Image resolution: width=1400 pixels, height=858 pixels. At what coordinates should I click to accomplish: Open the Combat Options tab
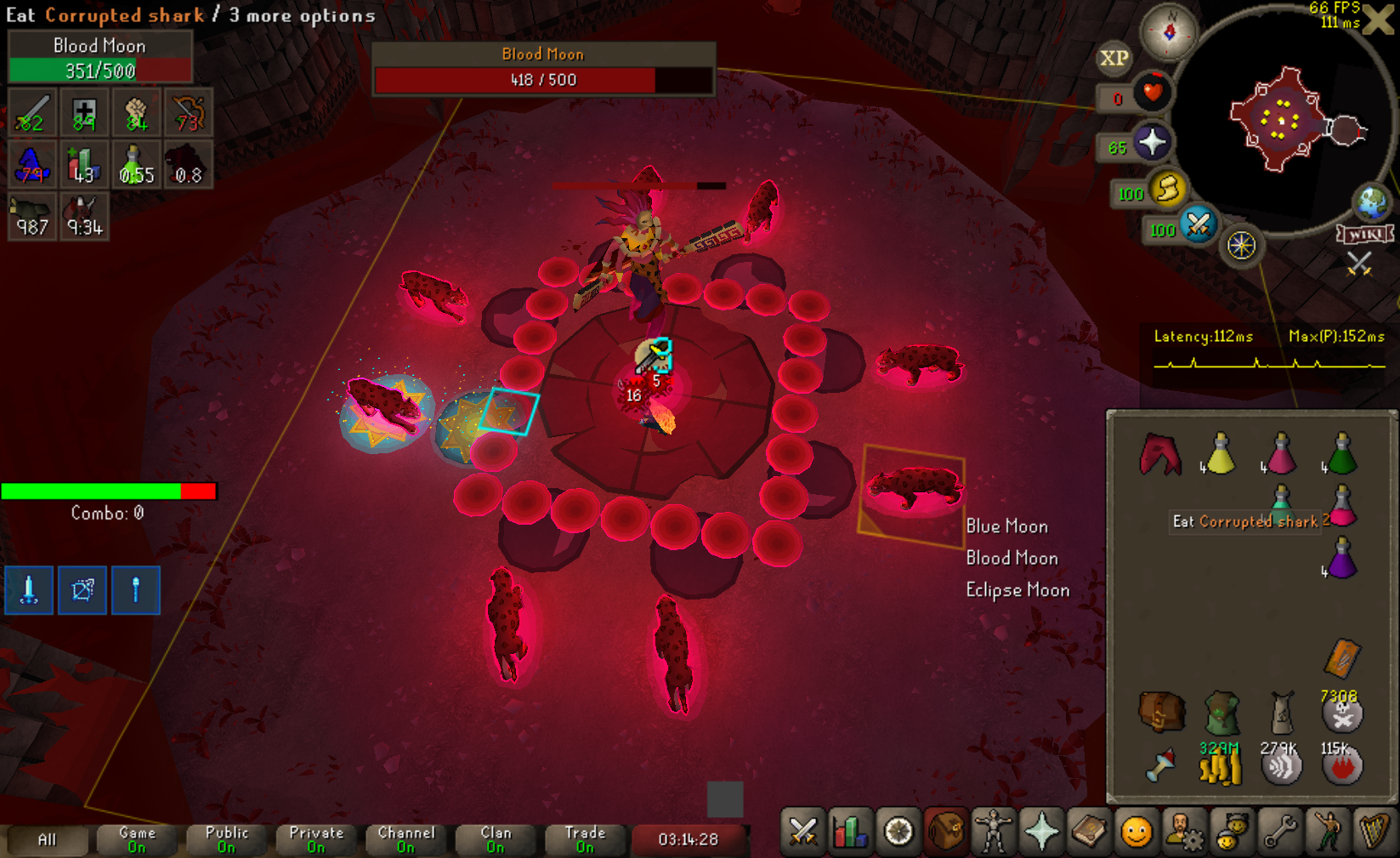click(x=802, y=832)
